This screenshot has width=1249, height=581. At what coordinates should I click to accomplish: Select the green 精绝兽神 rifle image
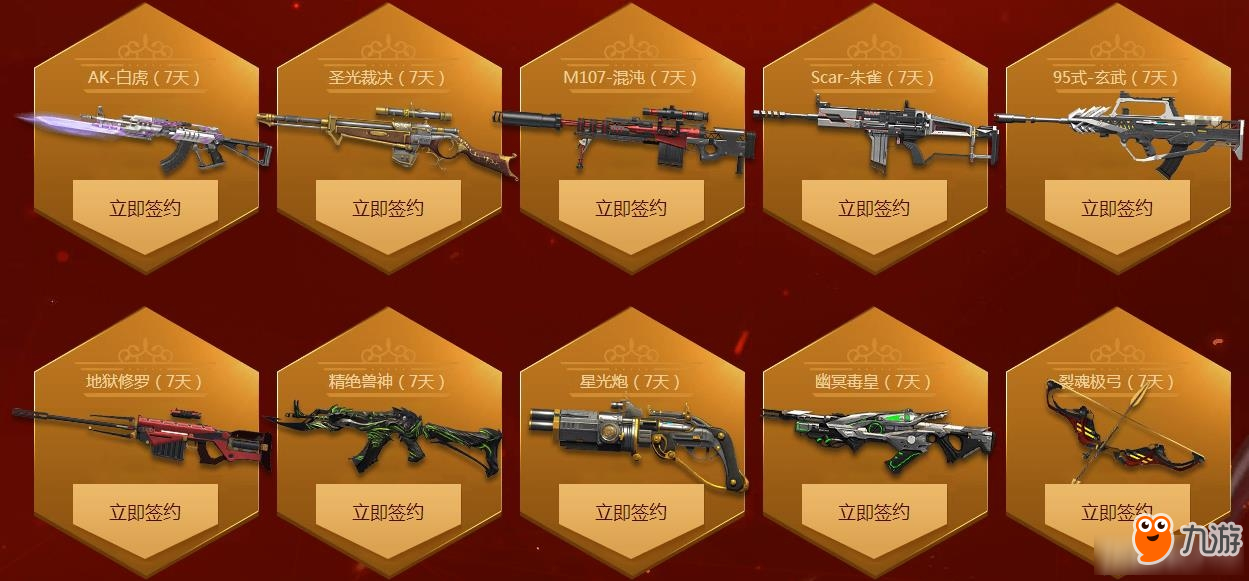point(388,440)
